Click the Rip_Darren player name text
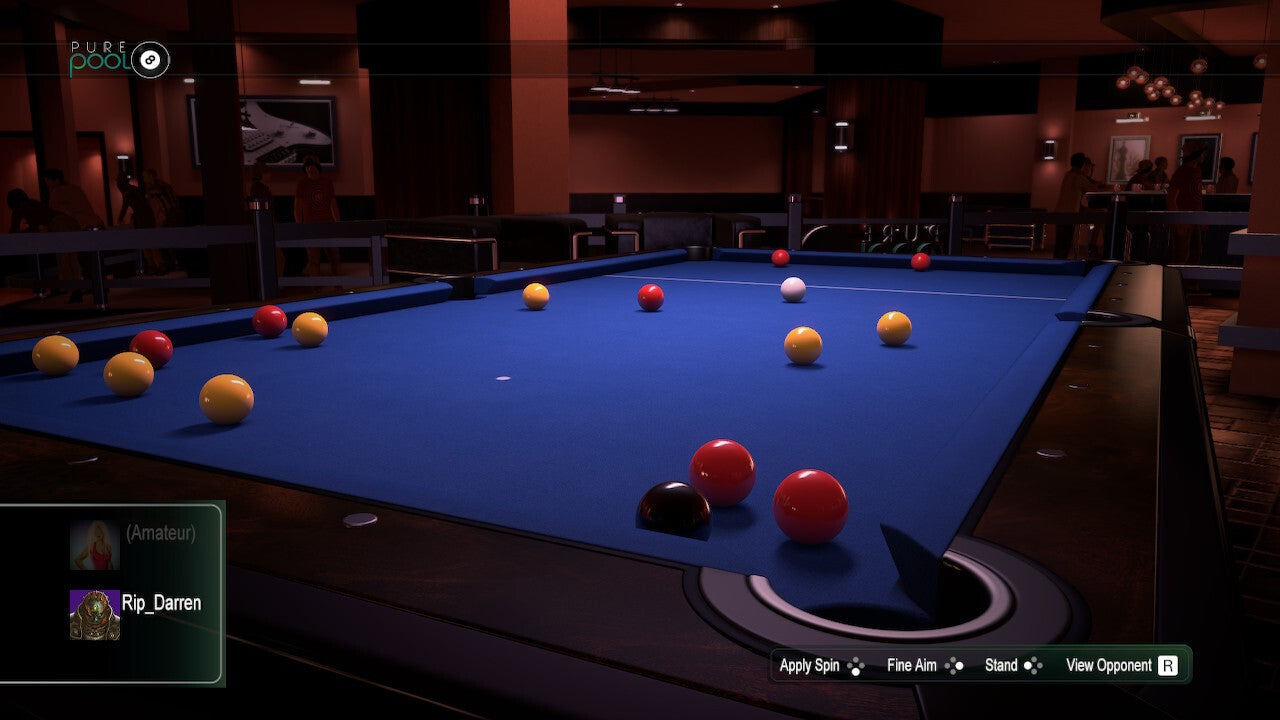The image size is (1280, 720). [x=162, y=604]
